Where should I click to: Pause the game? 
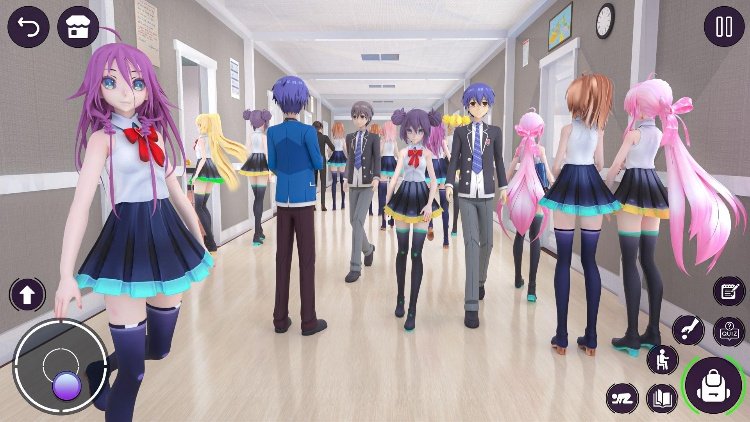pyautogui.click(x=723, y=27)
